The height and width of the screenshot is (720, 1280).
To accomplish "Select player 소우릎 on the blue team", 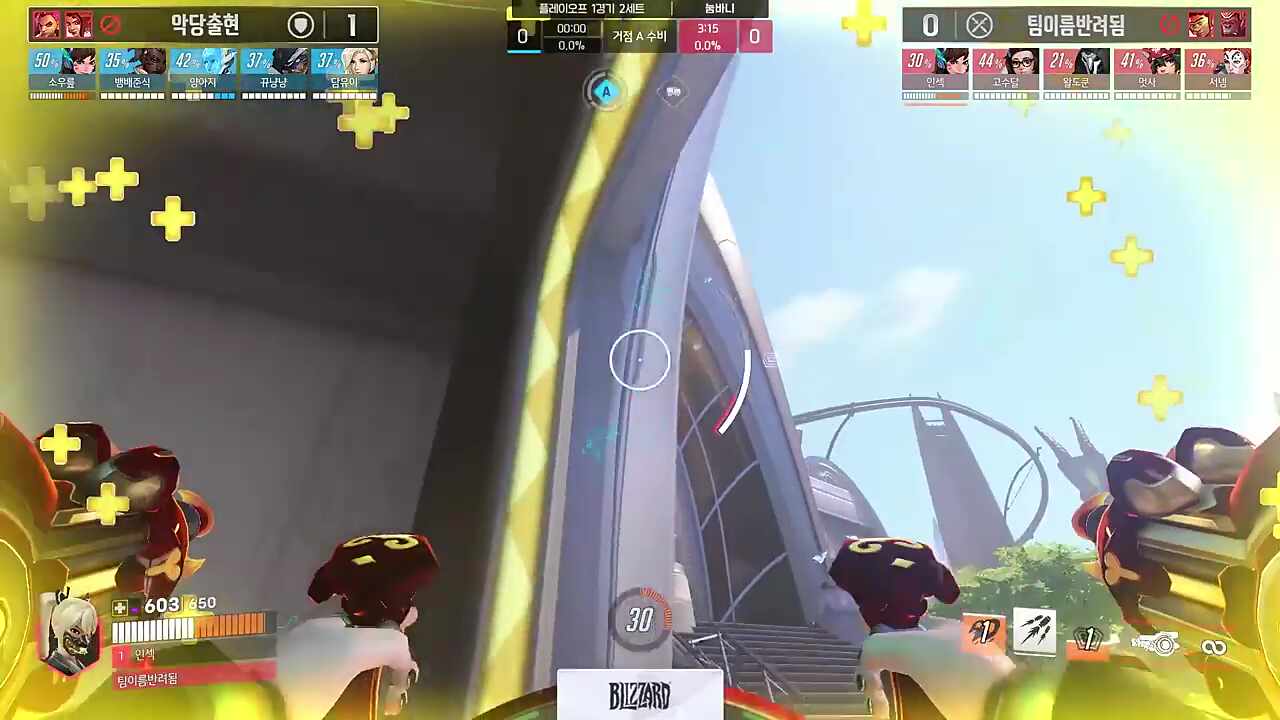I will [63, 72].
